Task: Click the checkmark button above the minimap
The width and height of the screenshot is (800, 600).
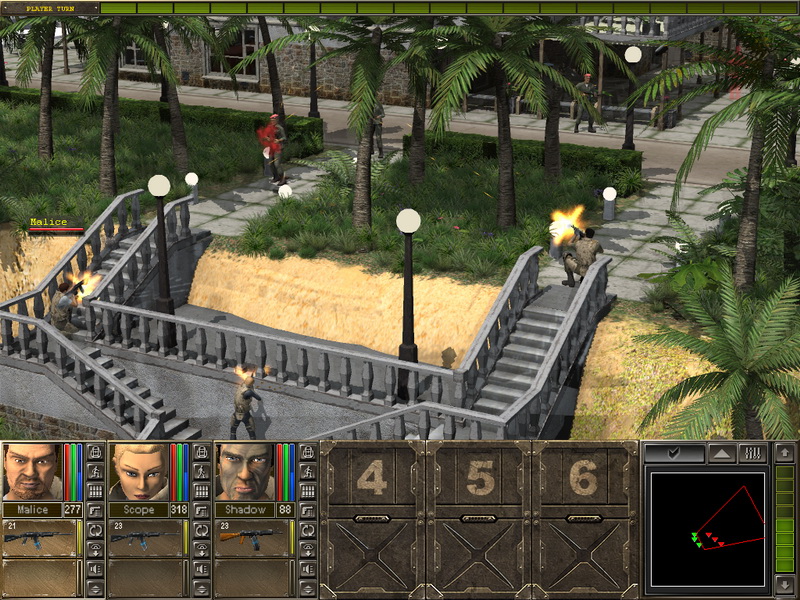Action: (673, 454)
